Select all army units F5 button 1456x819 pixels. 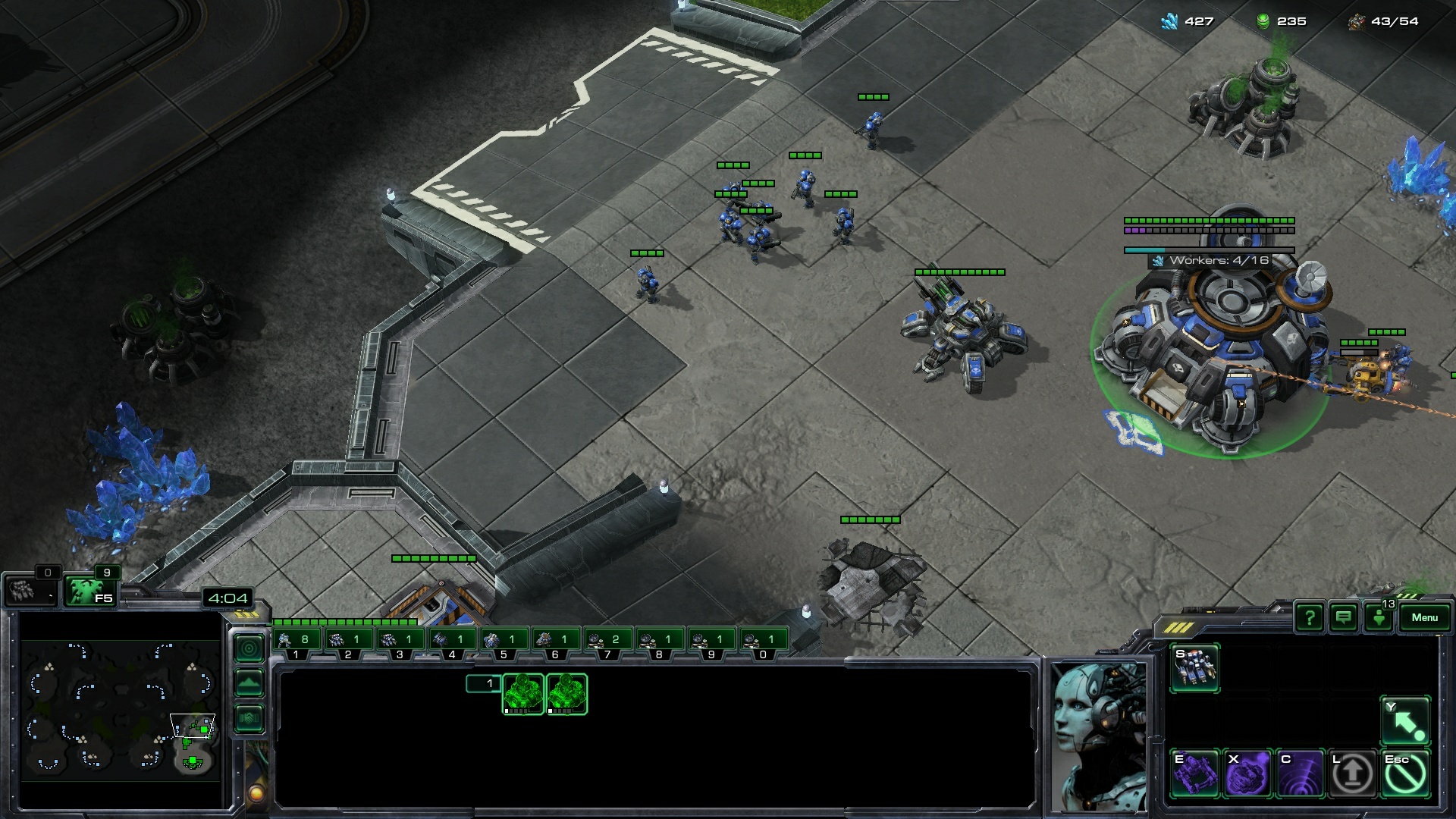pyautogui.click(x=89, y=591)
